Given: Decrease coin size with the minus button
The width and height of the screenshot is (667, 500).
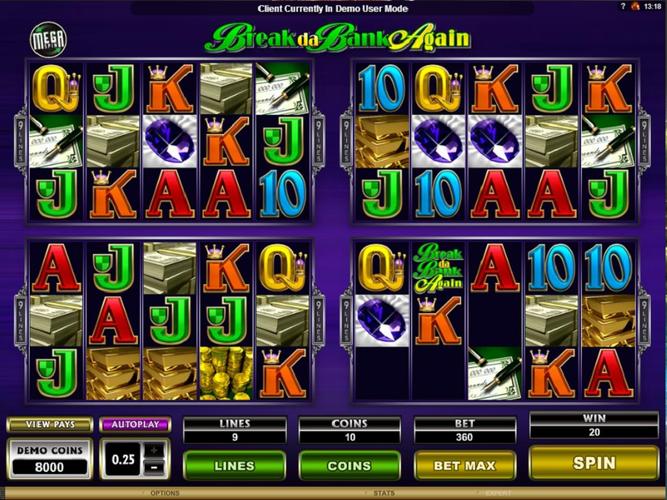Looking at the screenshot, I should [x=154, y=466].
